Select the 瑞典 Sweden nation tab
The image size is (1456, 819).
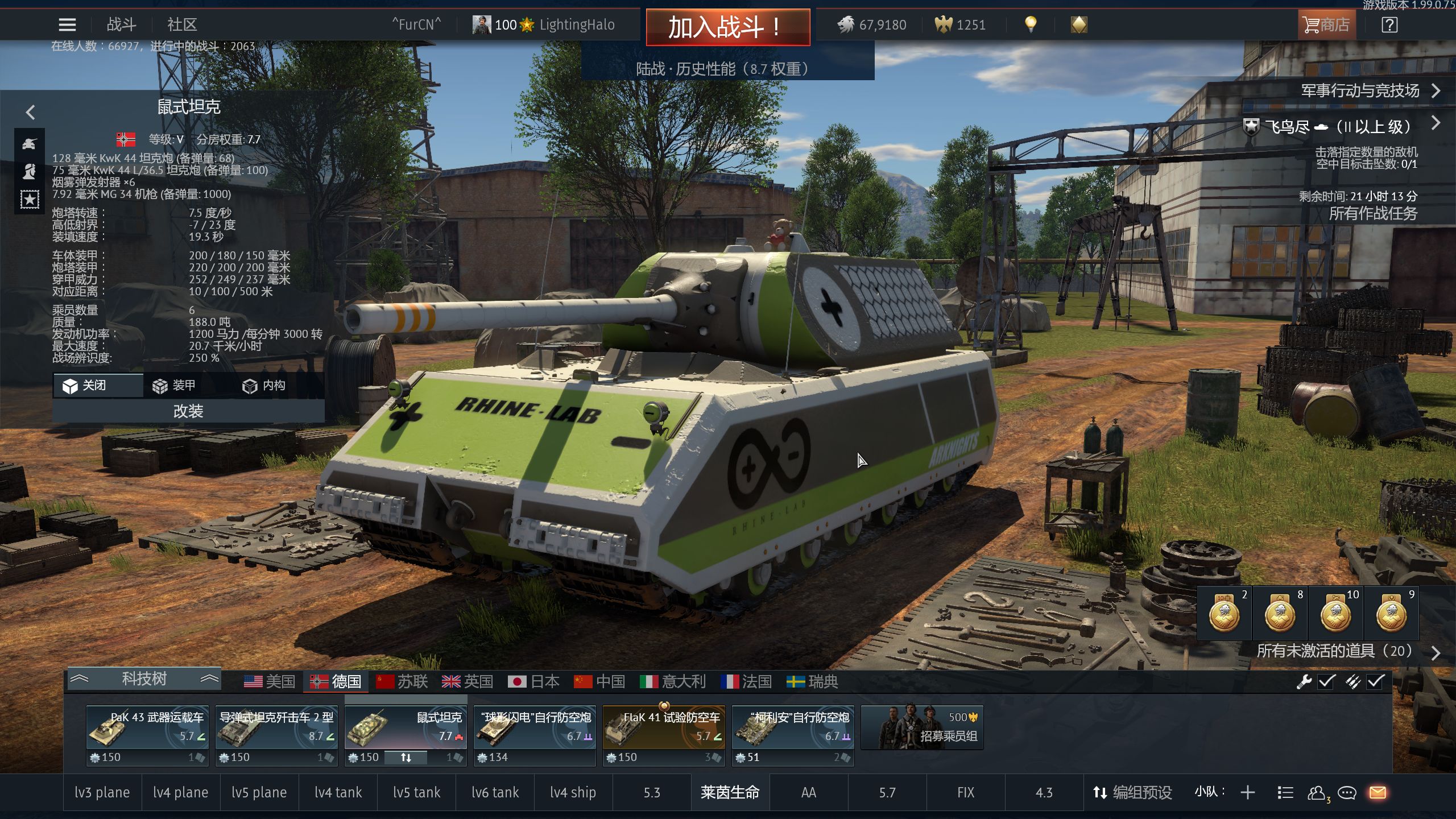(x=812, y=681)
